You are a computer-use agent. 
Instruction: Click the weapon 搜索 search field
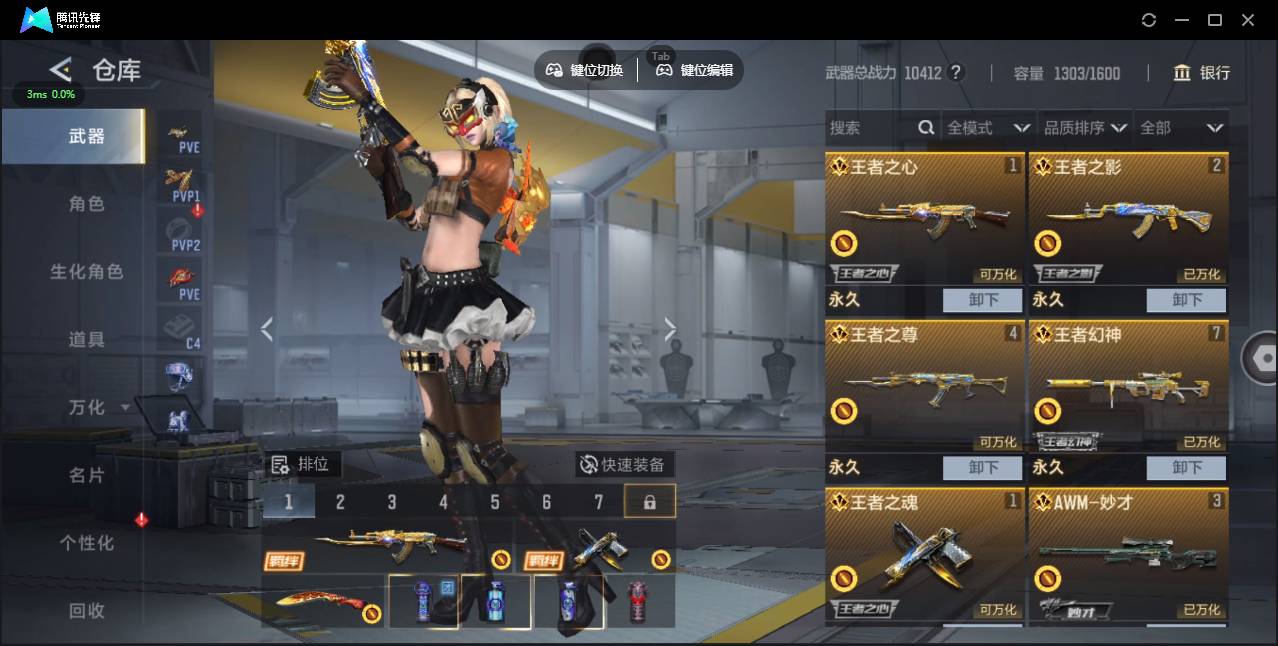870,128
